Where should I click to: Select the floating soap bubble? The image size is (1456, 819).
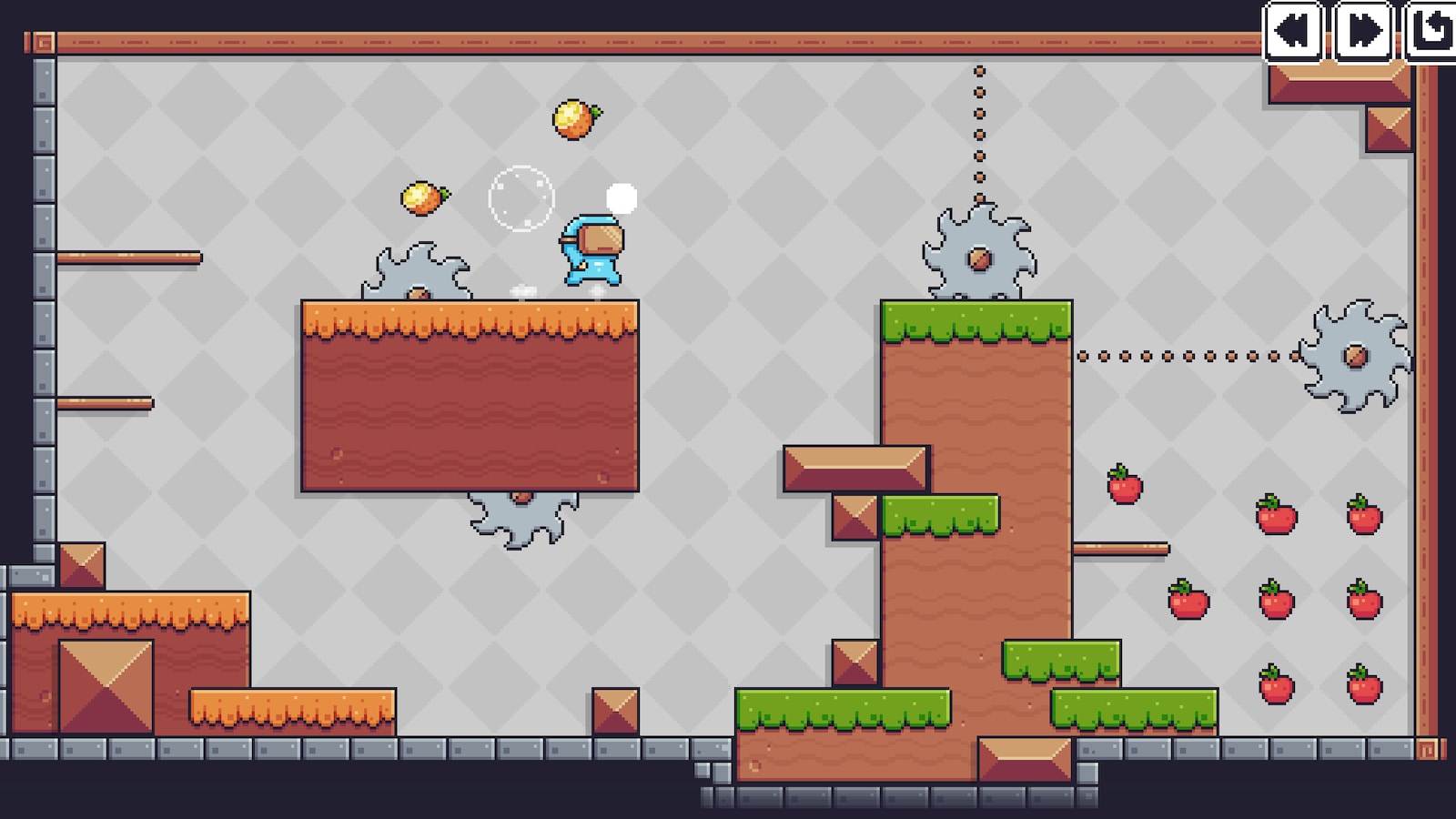pos(521,197)
